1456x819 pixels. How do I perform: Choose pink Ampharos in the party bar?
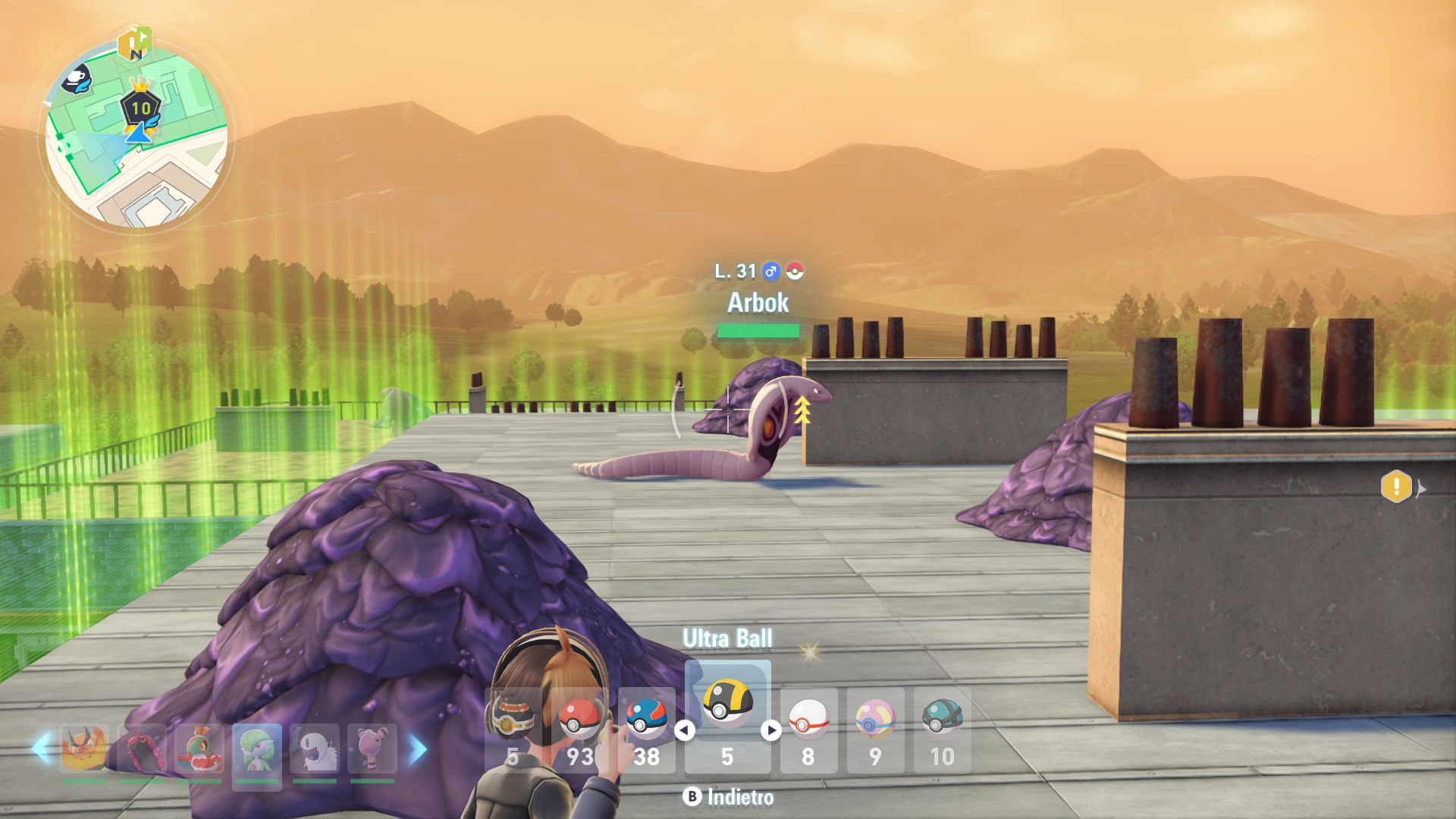[x=372, y=749]
